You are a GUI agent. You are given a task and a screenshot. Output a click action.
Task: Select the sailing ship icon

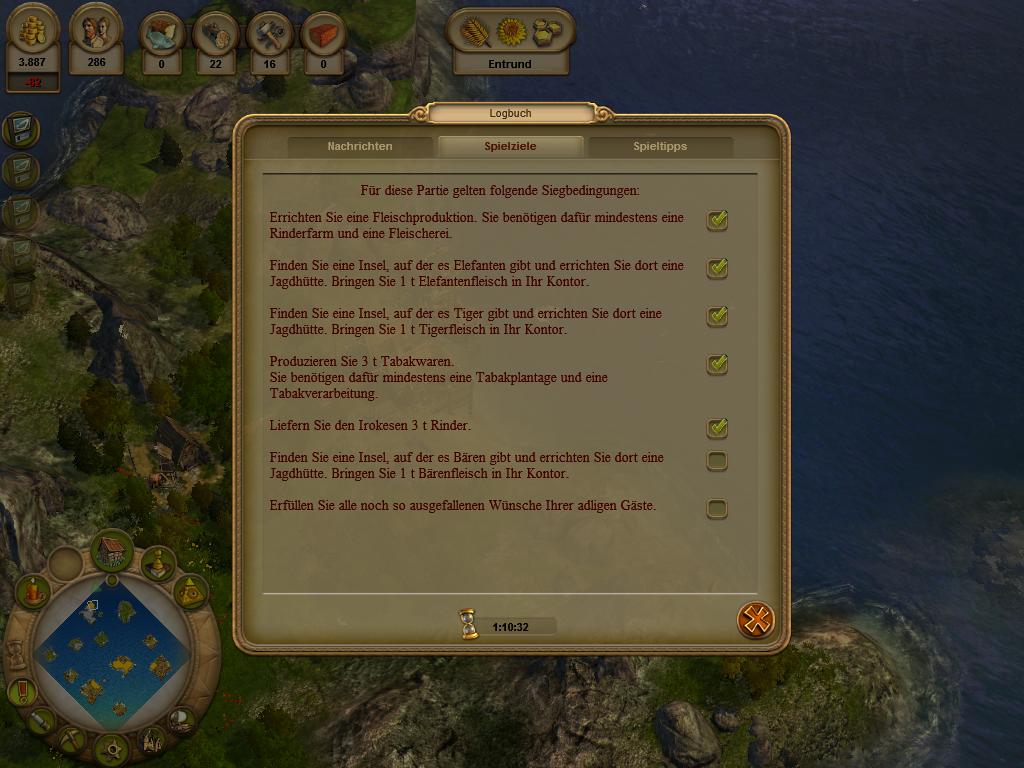(182, 719)
